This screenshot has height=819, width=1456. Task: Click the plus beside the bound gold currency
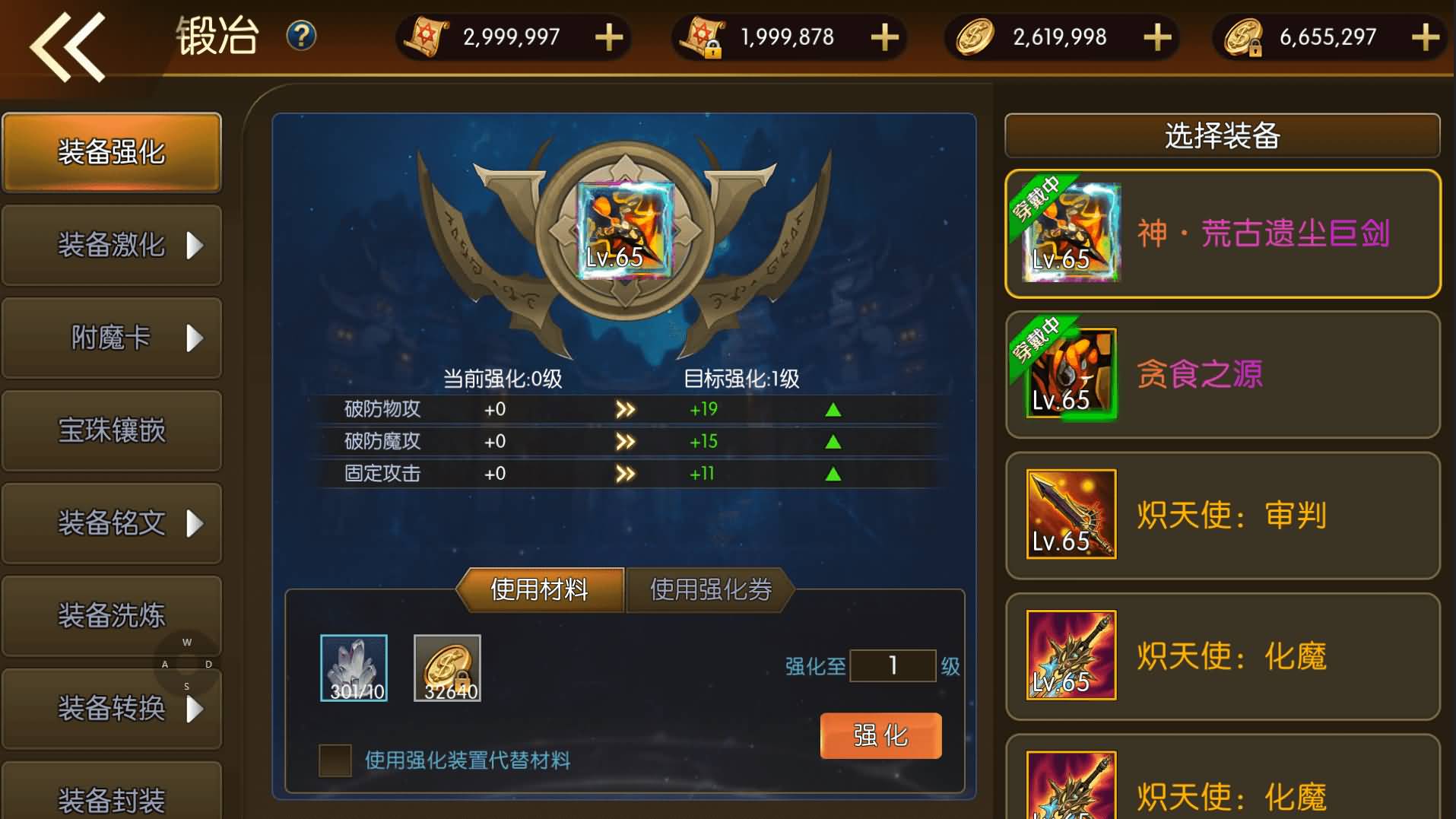coord(1427,37)
